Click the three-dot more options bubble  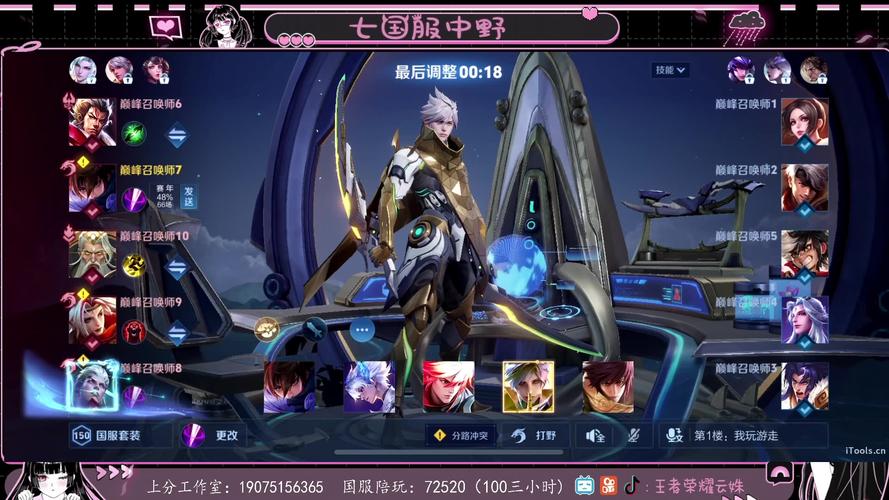(x=362, y=328)
